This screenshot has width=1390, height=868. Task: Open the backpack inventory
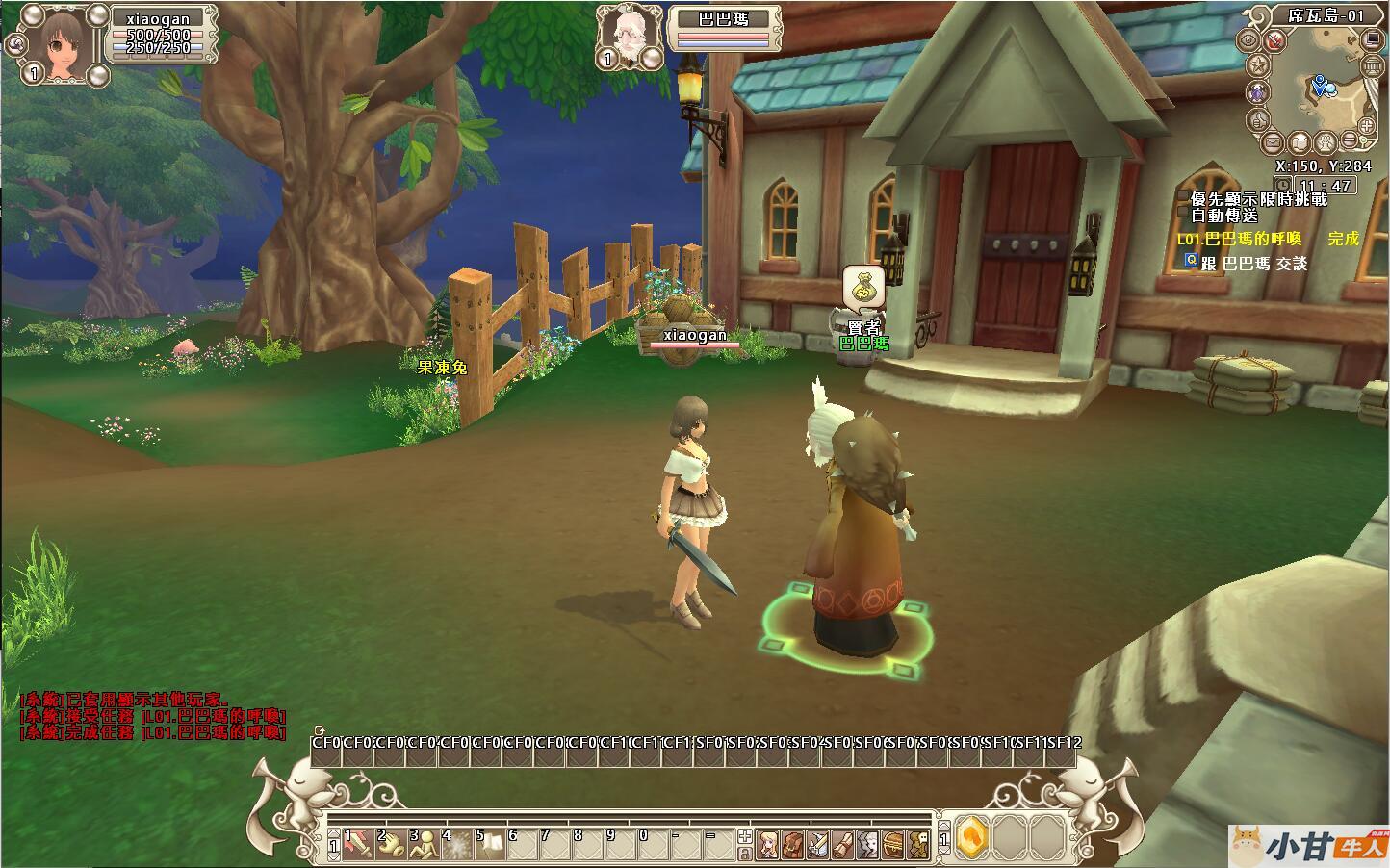click(x=792, y=844)
